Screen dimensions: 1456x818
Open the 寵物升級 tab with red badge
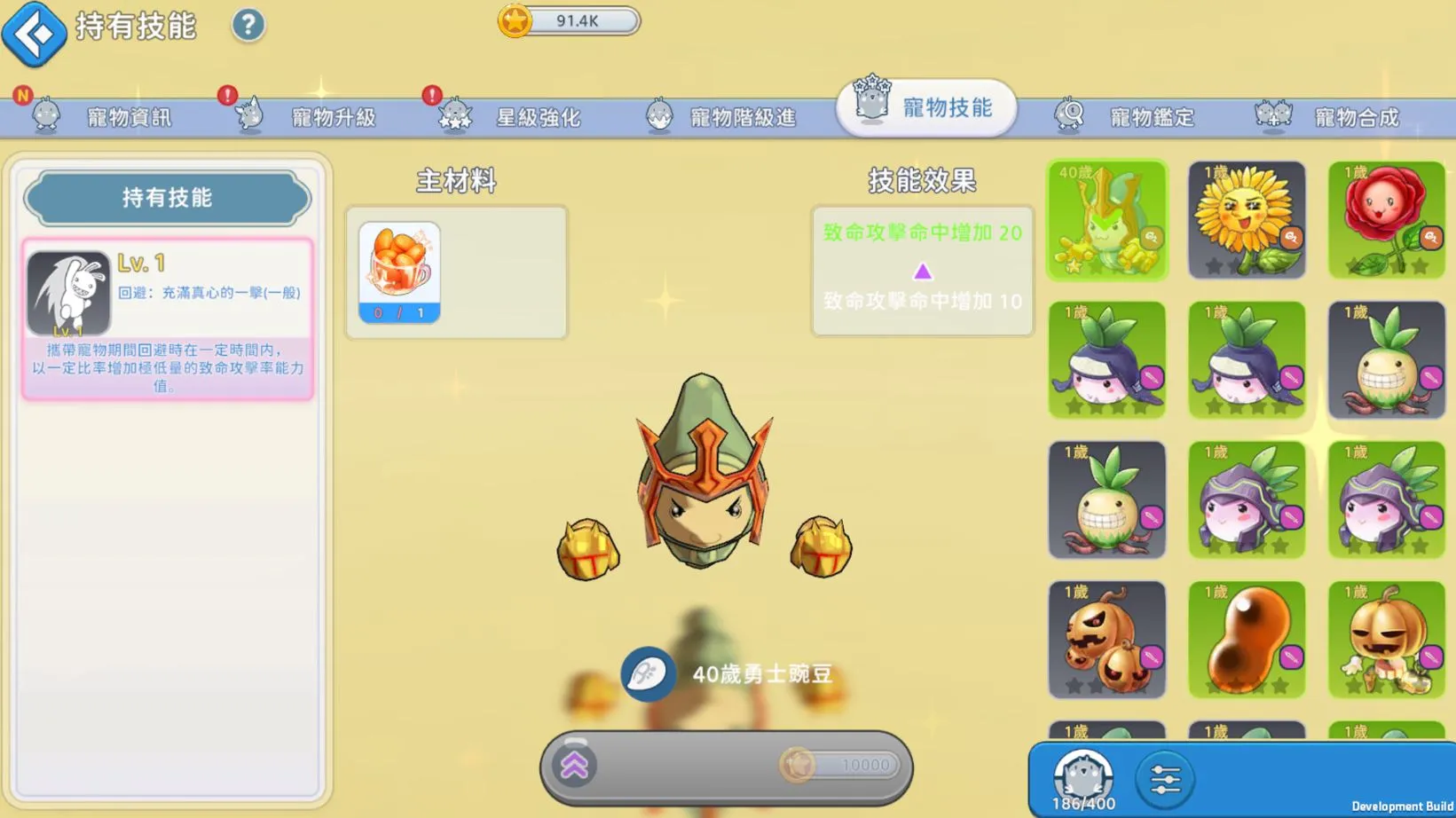click(337, 115)
